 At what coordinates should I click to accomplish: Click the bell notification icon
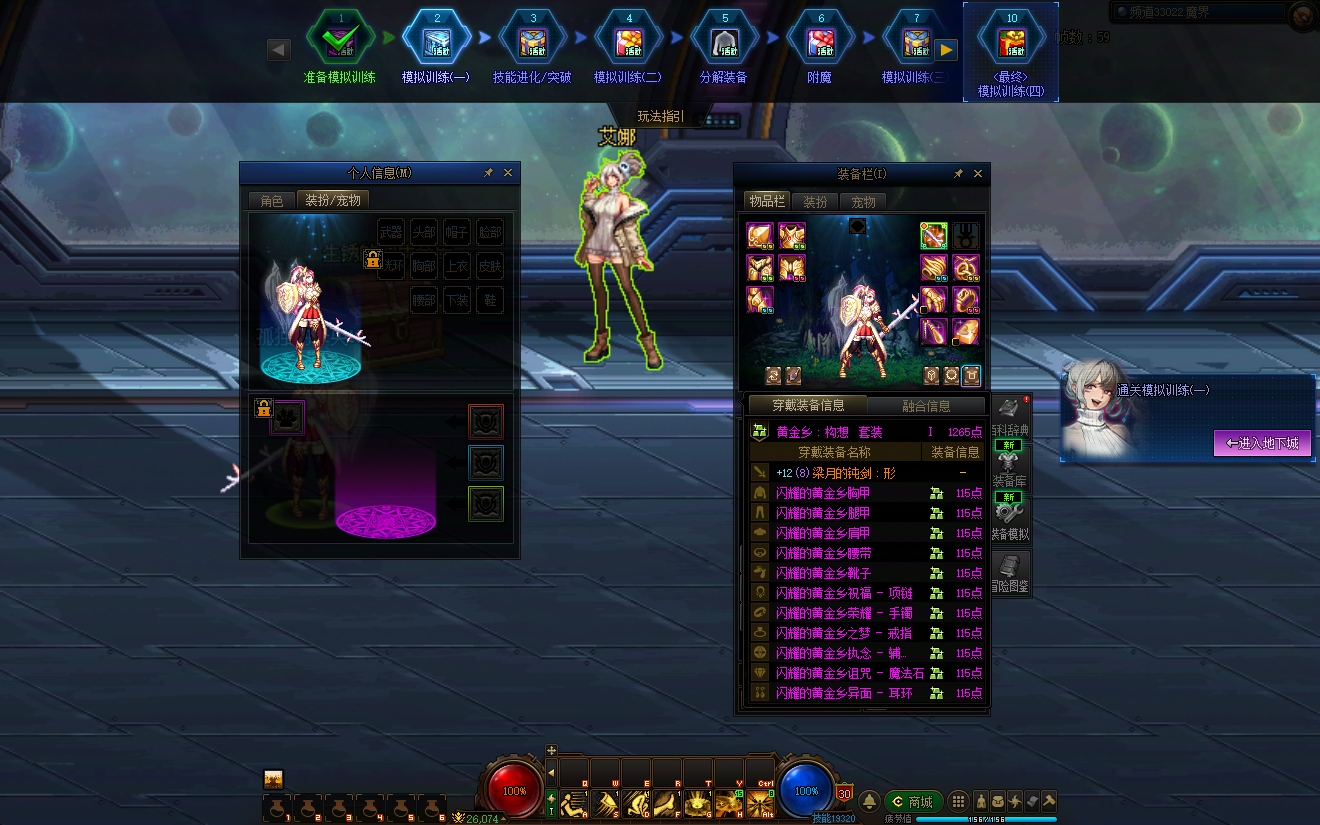(x=869, y=801)
